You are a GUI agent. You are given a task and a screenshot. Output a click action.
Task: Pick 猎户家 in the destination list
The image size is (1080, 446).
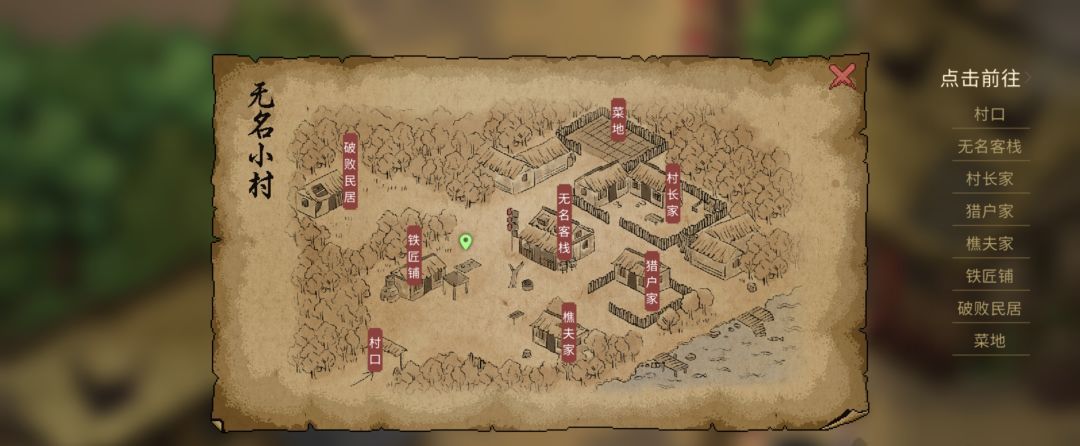[x=989, y=211]
